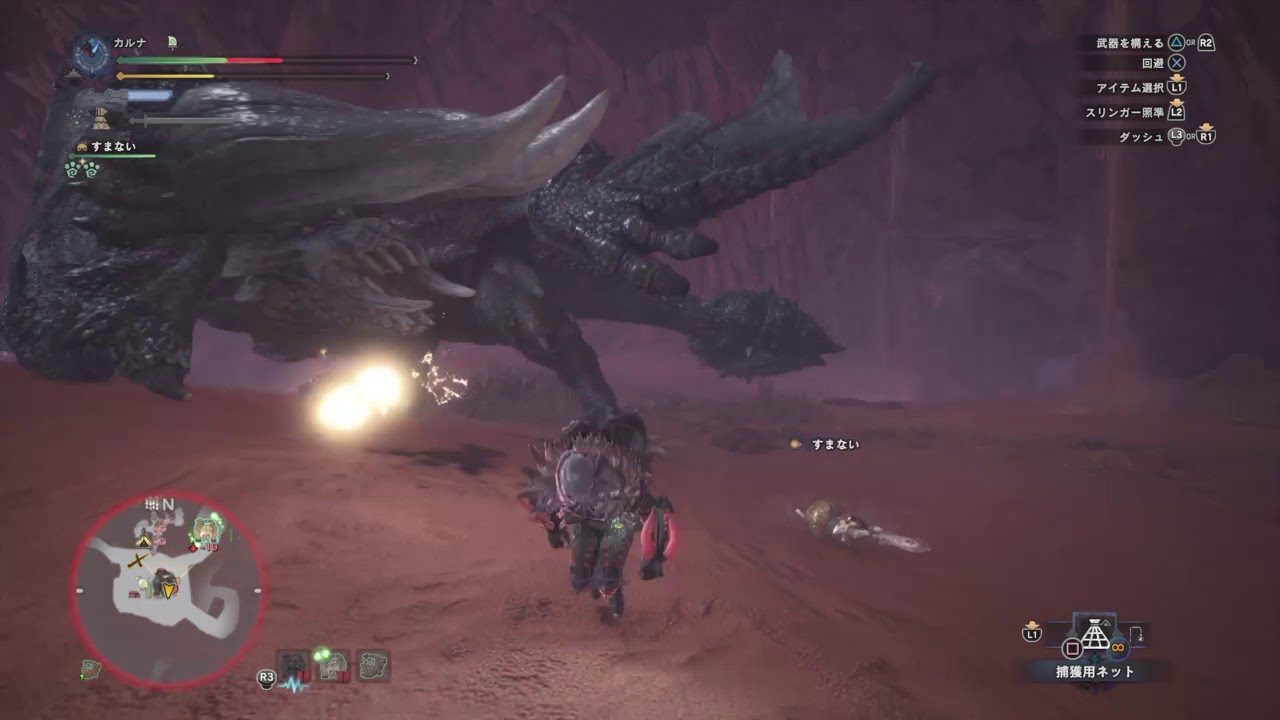The width and height of the screenshot is (1280, 720).
Task: Select the capture net item slot
Action: coord(1095,635)
